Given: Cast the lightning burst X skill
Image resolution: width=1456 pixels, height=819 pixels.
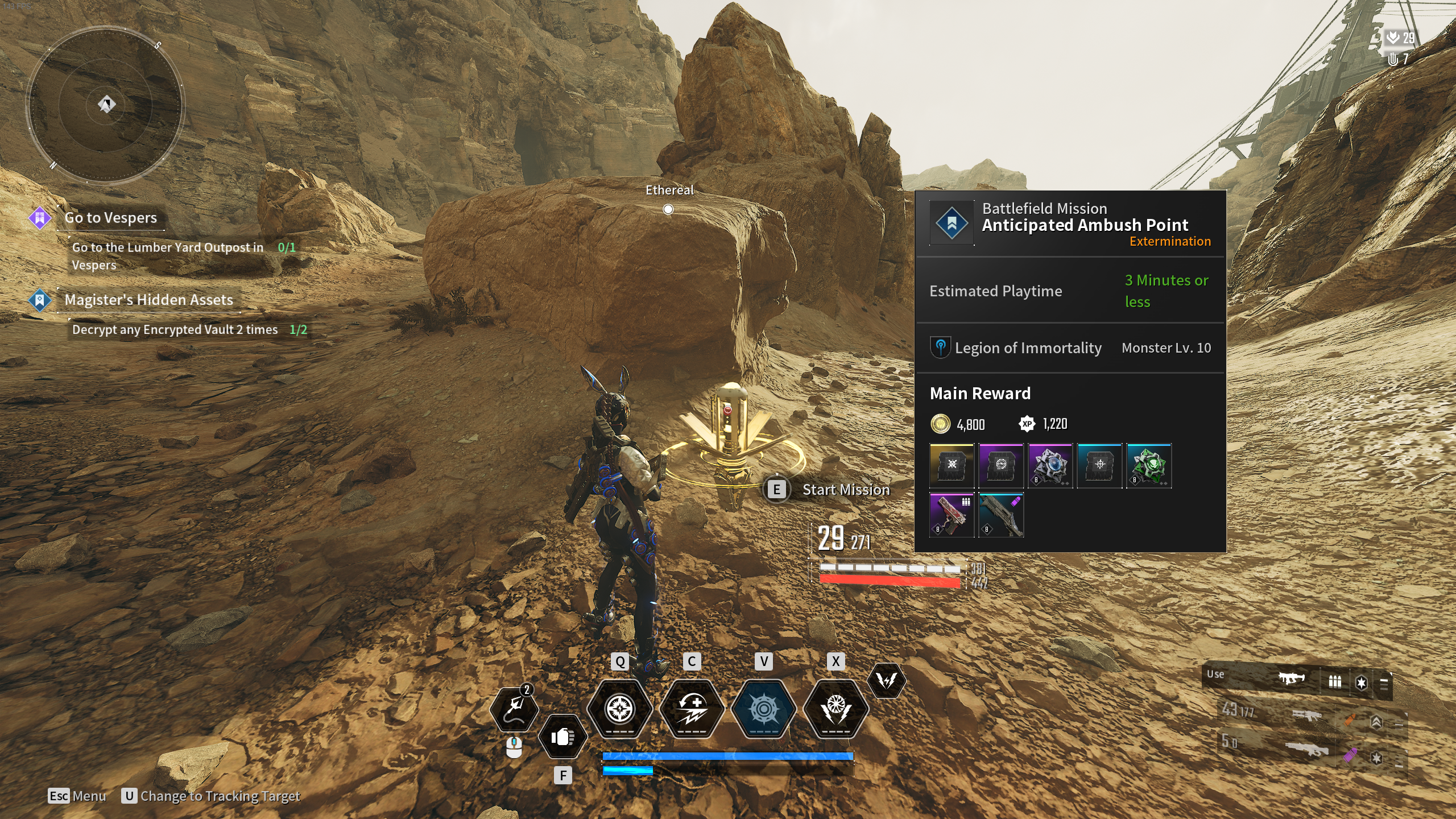Looking at the screenshot, I should [x=836, y=709].
